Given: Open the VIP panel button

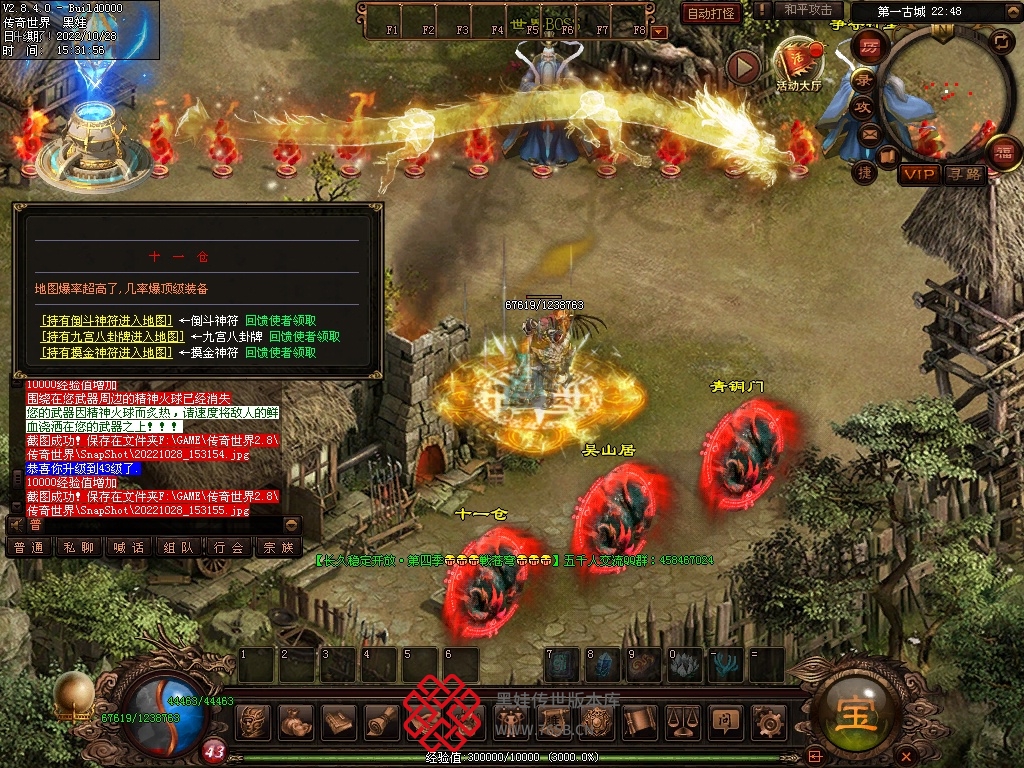Looking at the screenshot, I should 918,174.
